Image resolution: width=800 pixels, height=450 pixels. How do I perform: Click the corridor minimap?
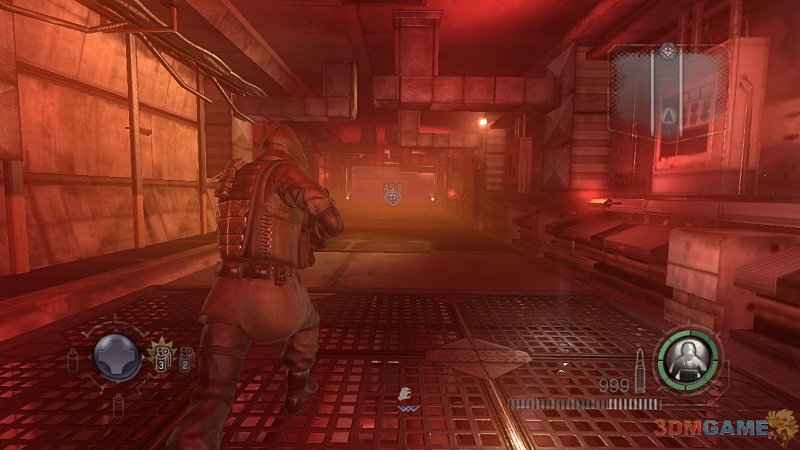(669, 94)
